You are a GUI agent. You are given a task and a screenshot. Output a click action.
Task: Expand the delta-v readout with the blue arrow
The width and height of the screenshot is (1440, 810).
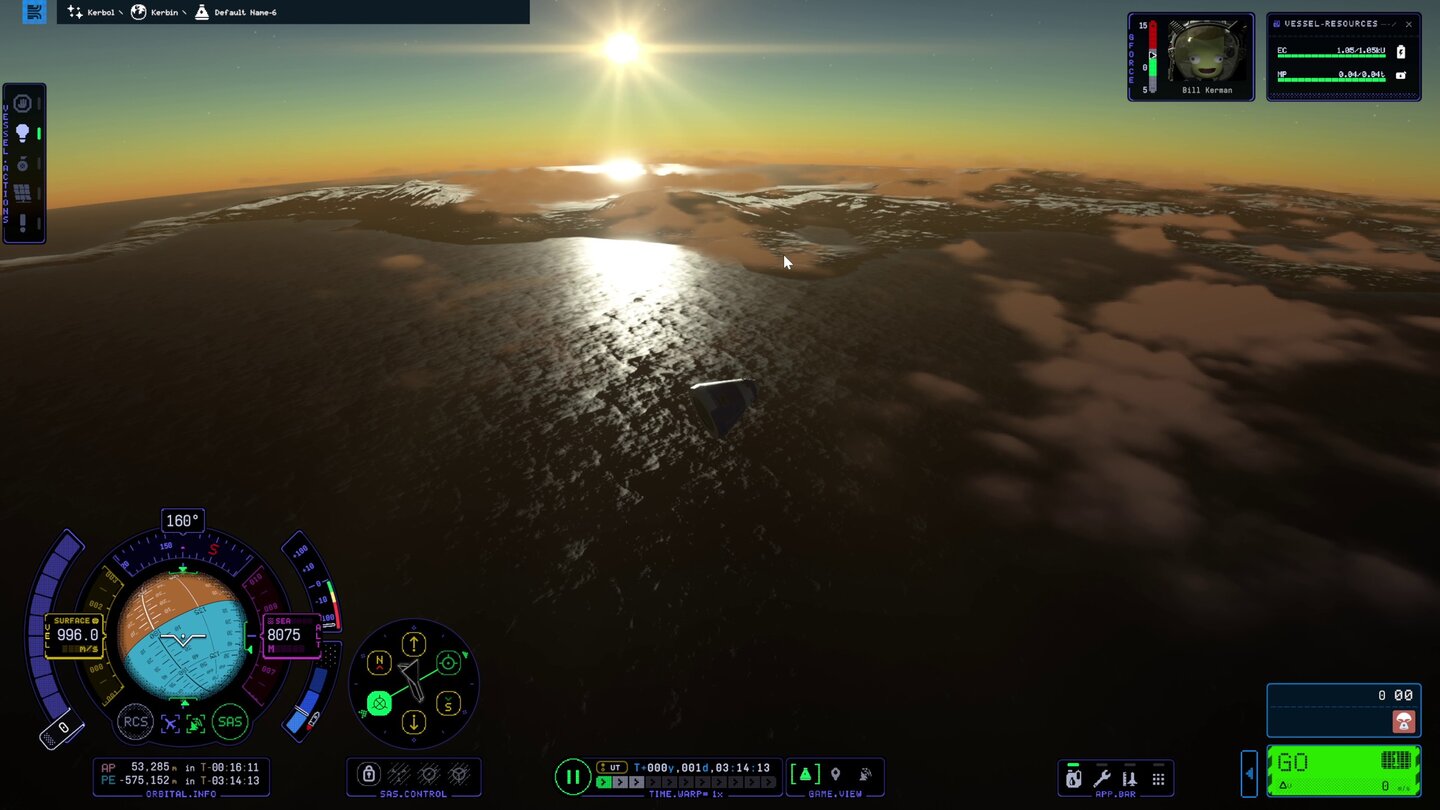point(1250,773)
